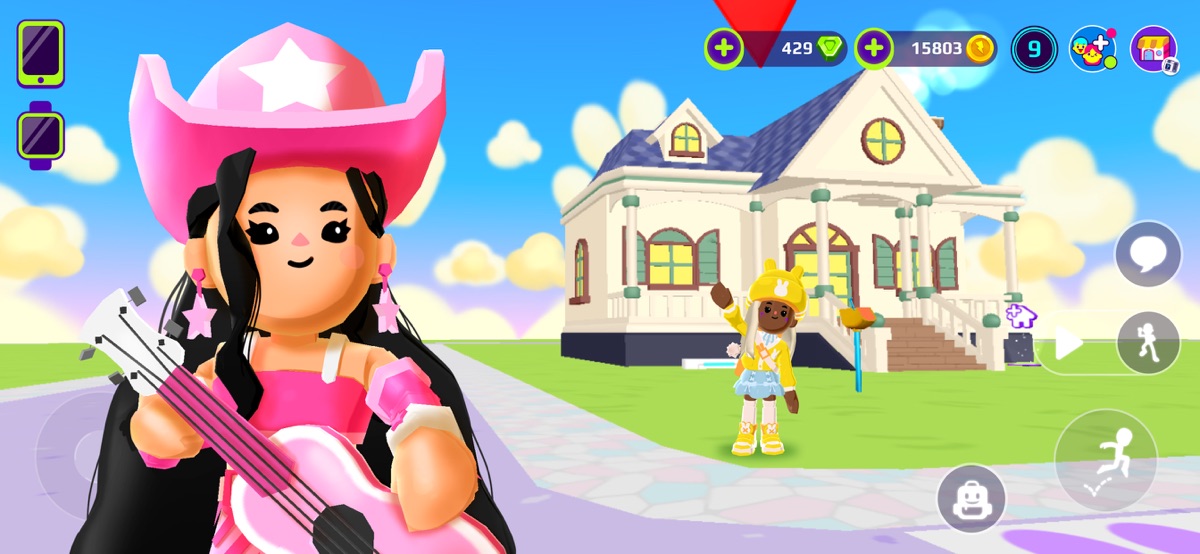Viewport: 1200px width, 554px height.
Task: Open the add friends icon
Action: point(1092,48)
